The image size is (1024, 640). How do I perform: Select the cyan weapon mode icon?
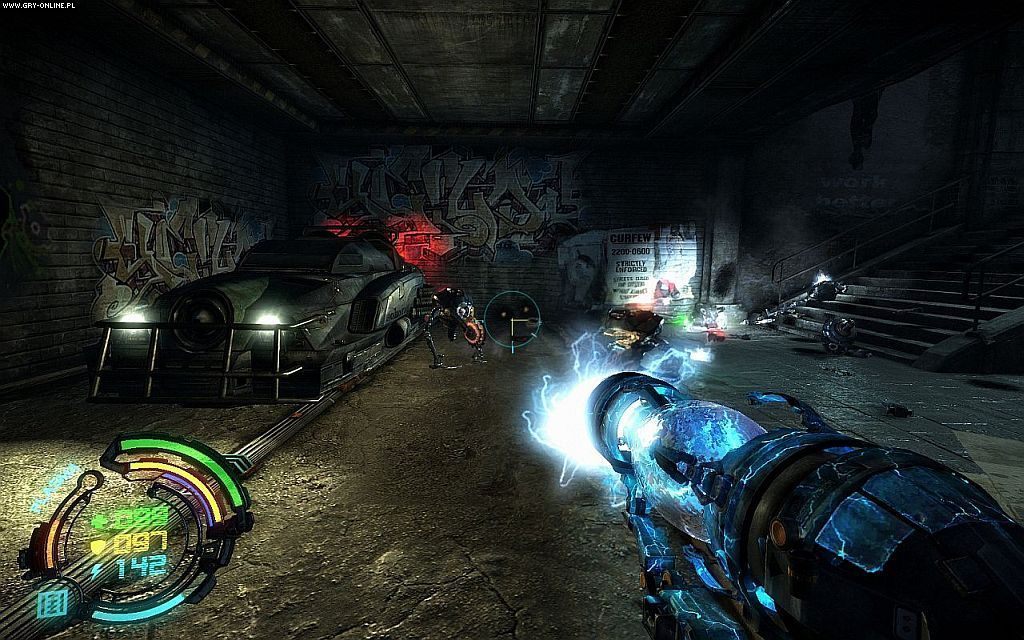coord(52,604)
